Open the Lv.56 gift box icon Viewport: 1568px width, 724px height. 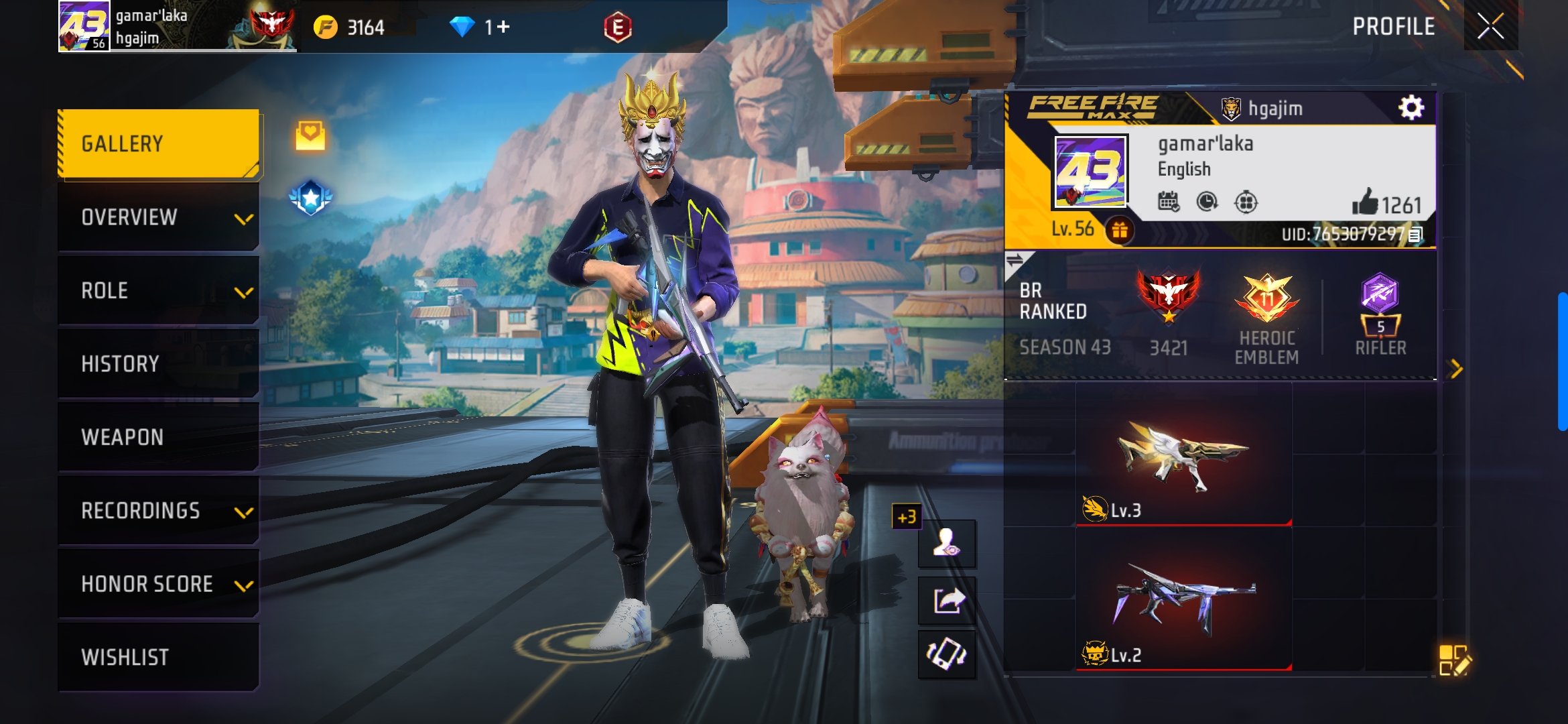(1120, 231)
